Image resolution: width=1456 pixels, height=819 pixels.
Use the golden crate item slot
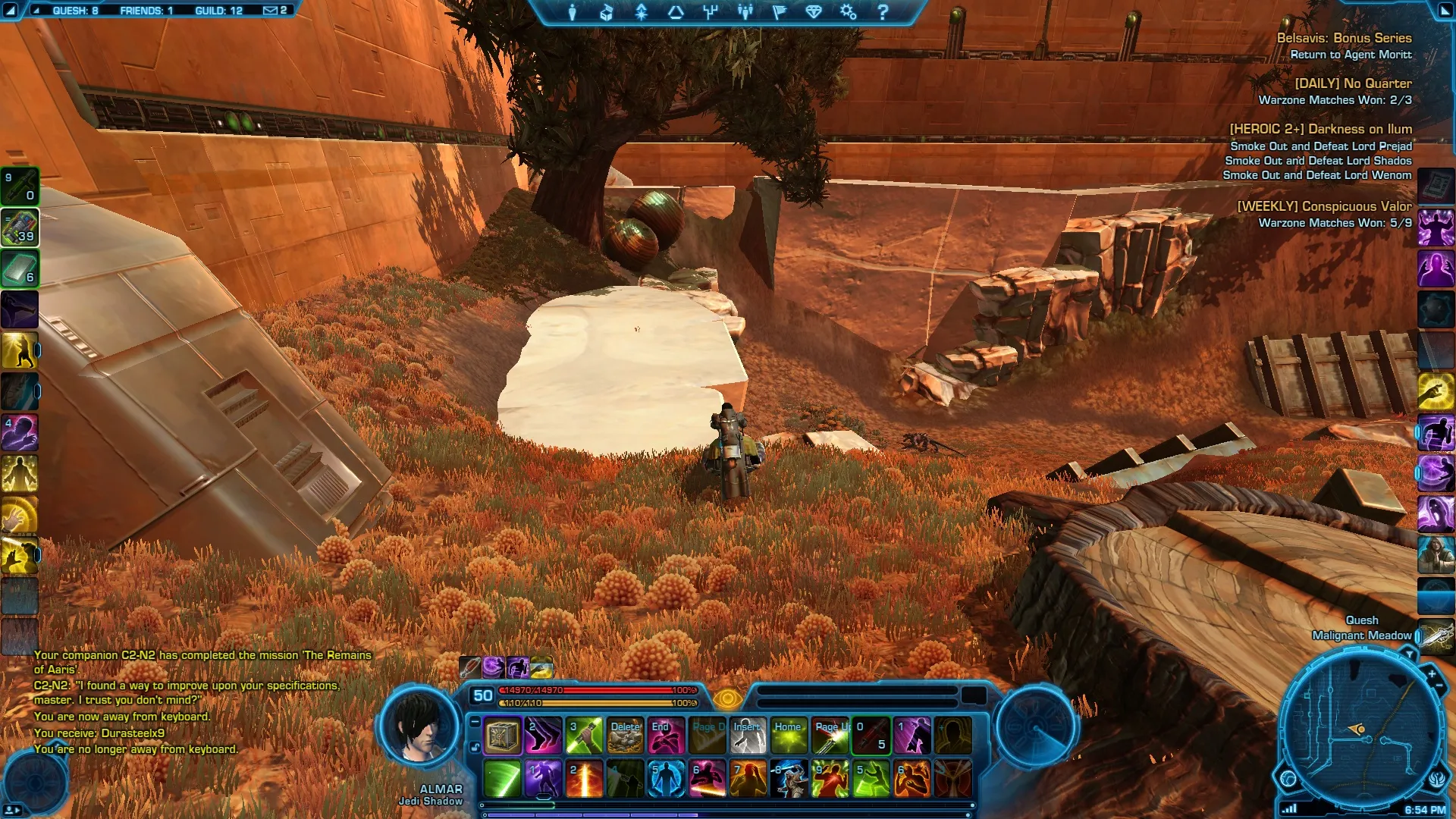(x=502, y=736)
